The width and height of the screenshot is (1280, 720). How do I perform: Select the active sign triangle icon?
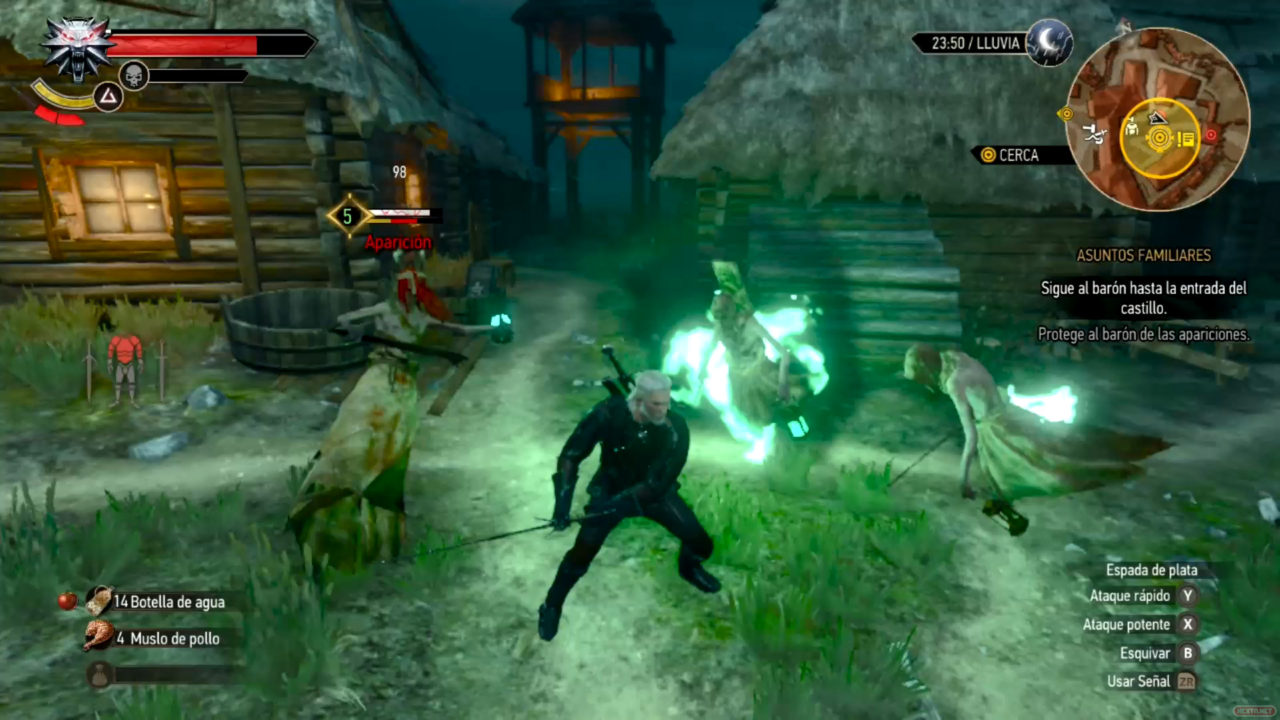pyautogui.click(x=107, y=96)
